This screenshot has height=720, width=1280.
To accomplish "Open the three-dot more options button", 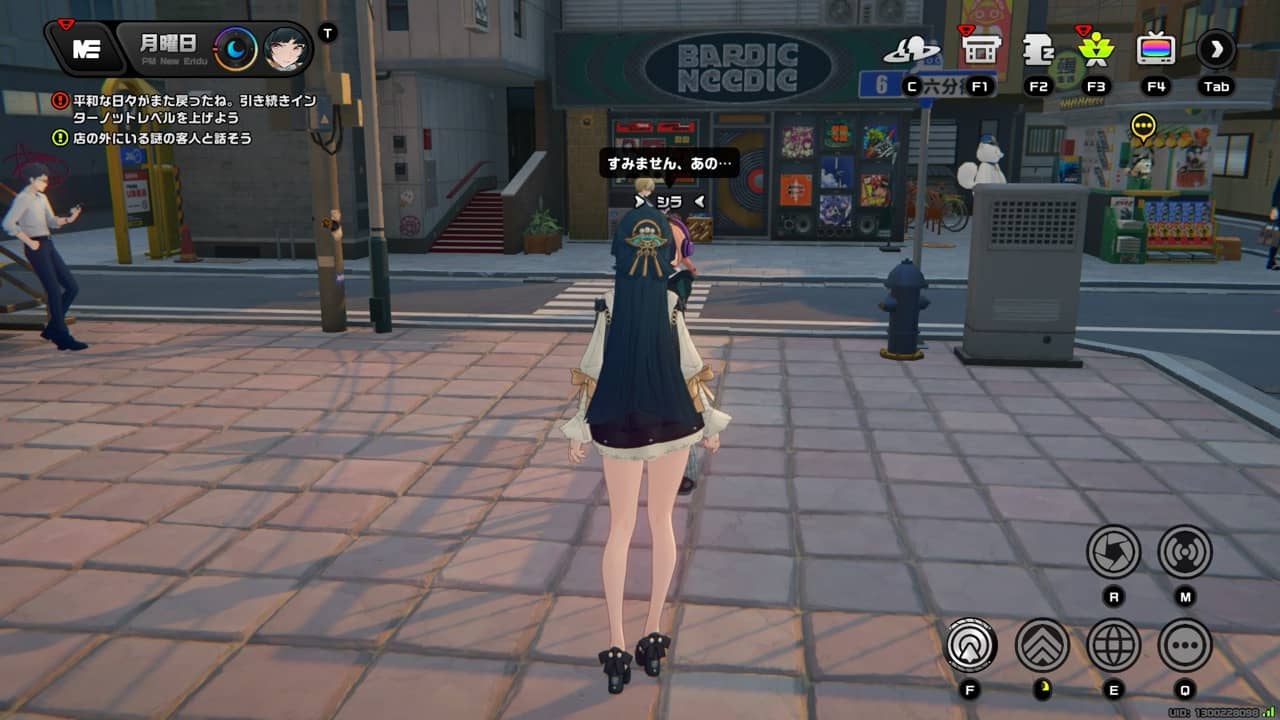I will pyautogui.click(x=1185, y=645).
